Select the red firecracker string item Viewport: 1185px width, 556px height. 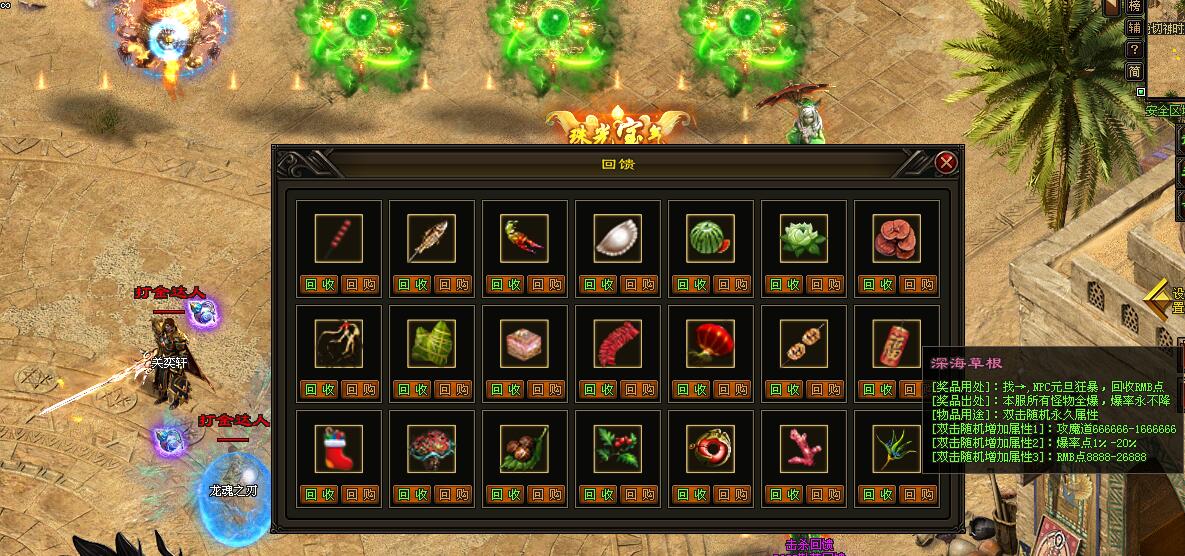point(618,344)
